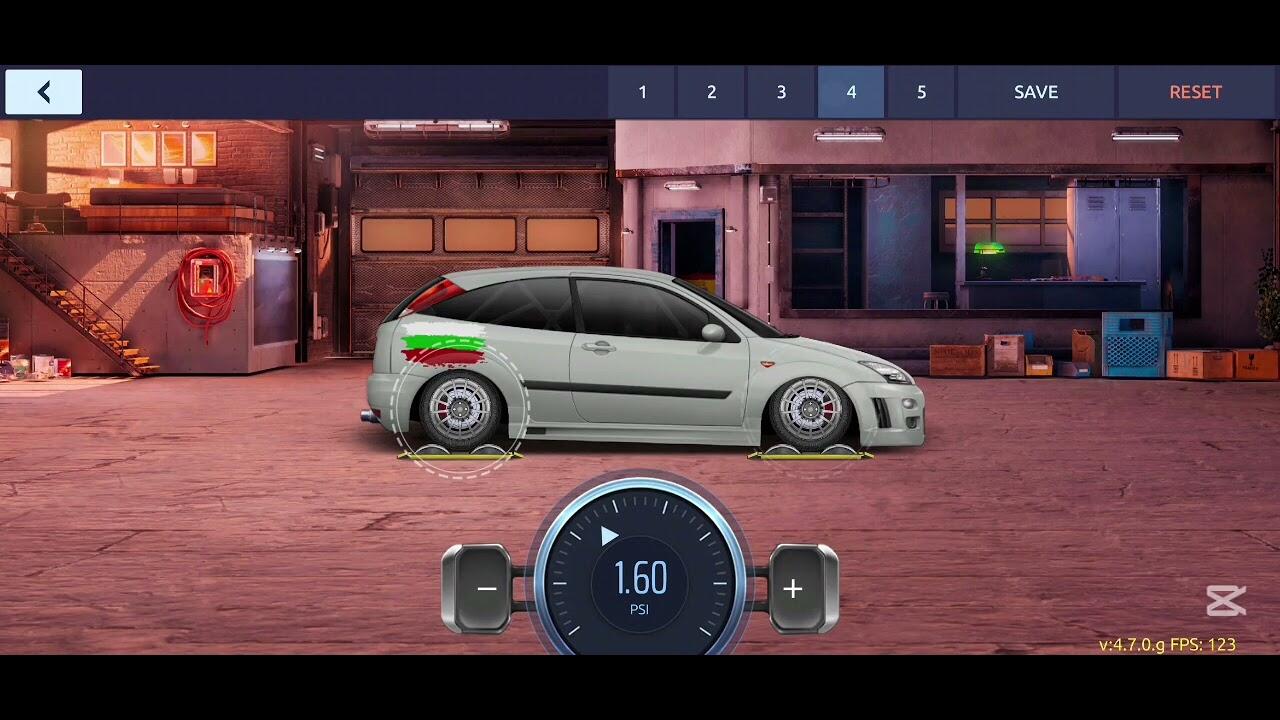Screen dimensions: 1280x720
Task: Open preset slot 4
Action: [851, 92]
